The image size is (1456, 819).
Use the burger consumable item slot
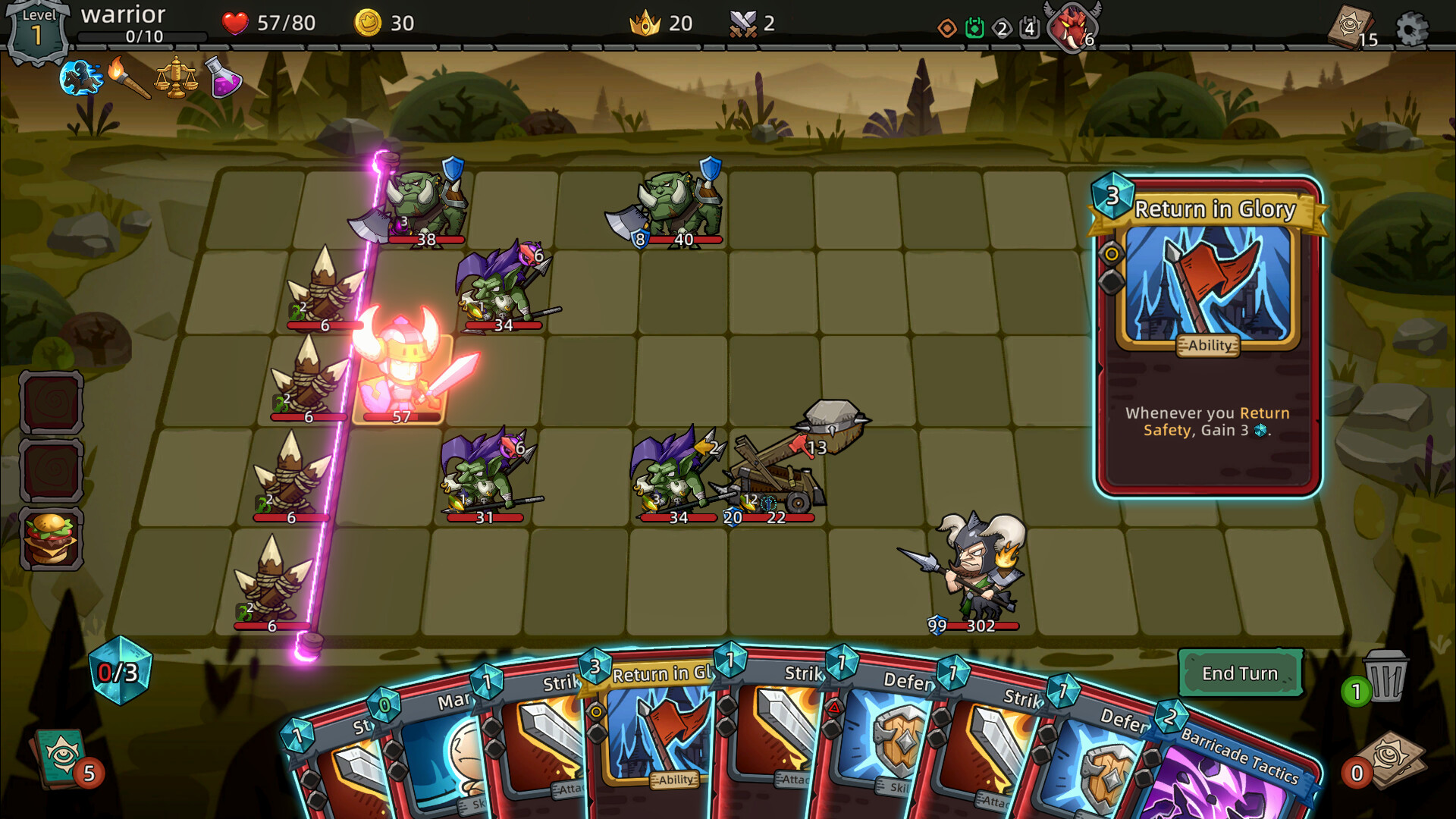(51, 539)
